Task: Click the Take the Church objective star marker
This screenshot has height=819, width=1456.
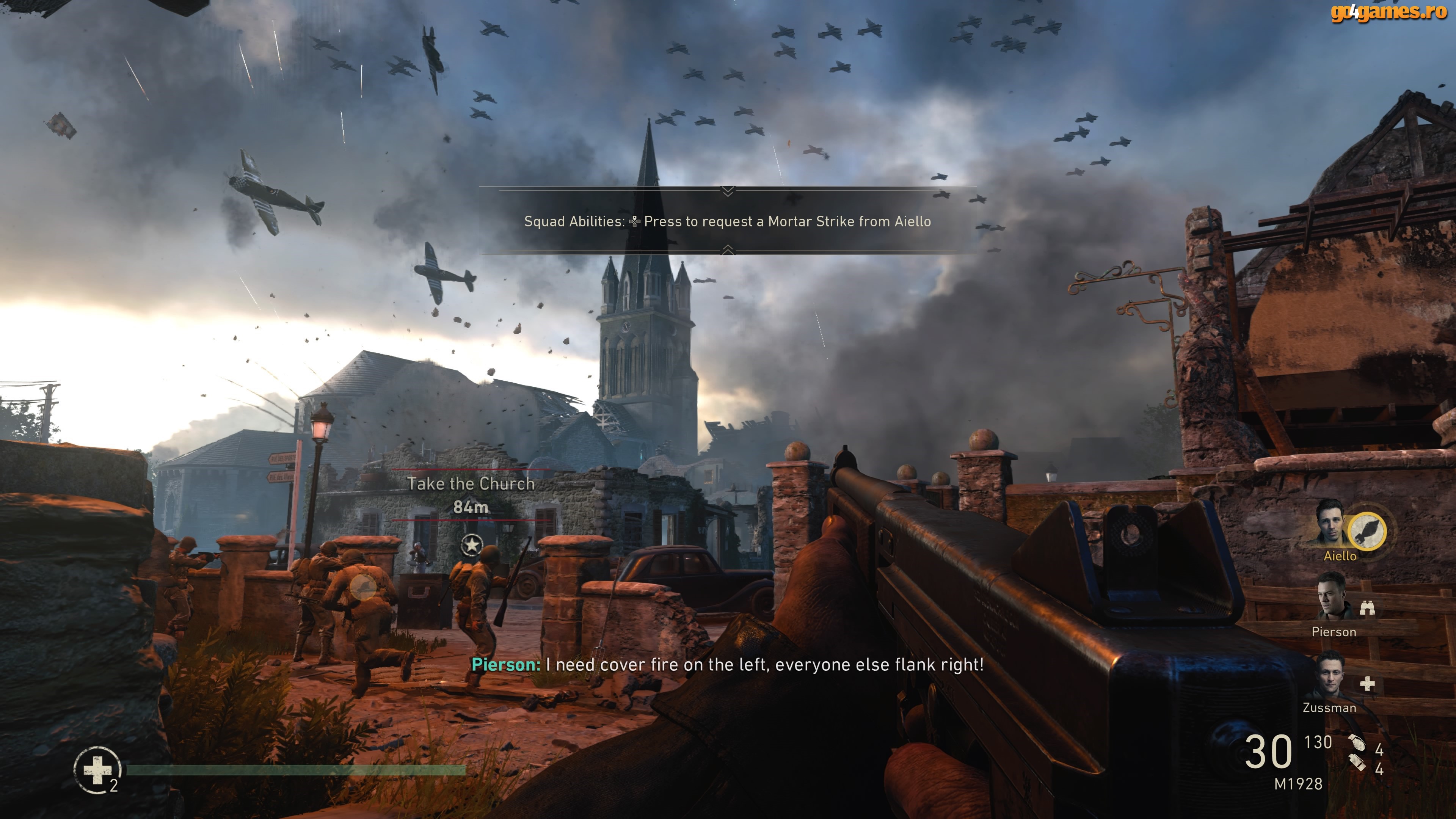Action: [x=471, y=545]
